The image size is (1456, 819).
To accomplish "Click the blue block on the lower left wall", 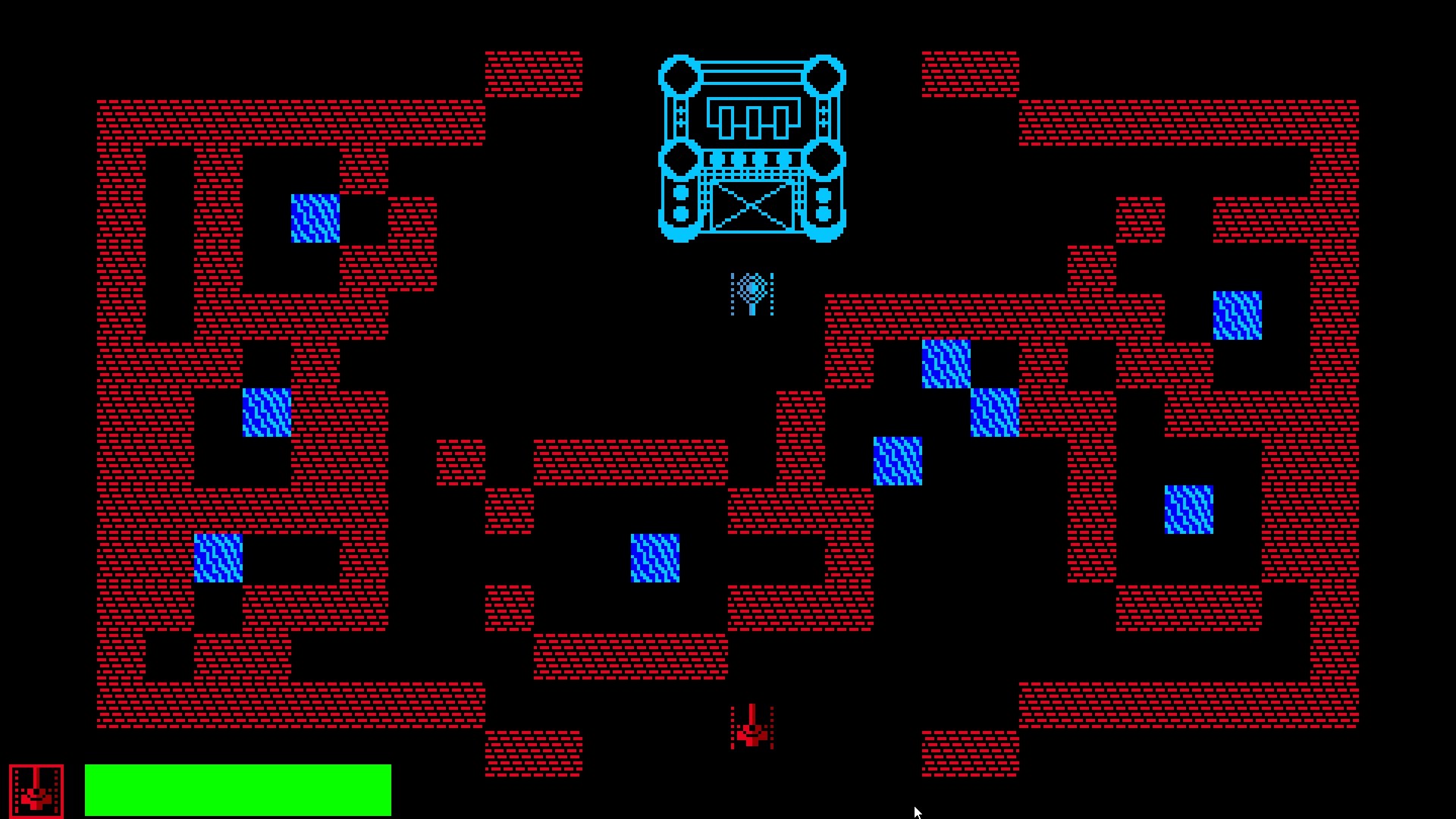I will click(219, 559).
